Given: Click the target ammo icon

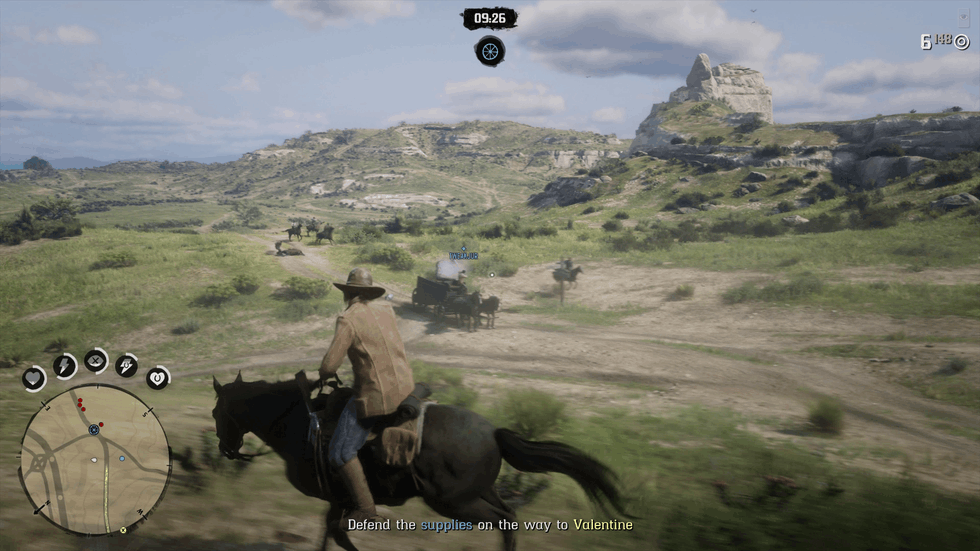Looking at the screenshot, I should click(x=962, y=41).
